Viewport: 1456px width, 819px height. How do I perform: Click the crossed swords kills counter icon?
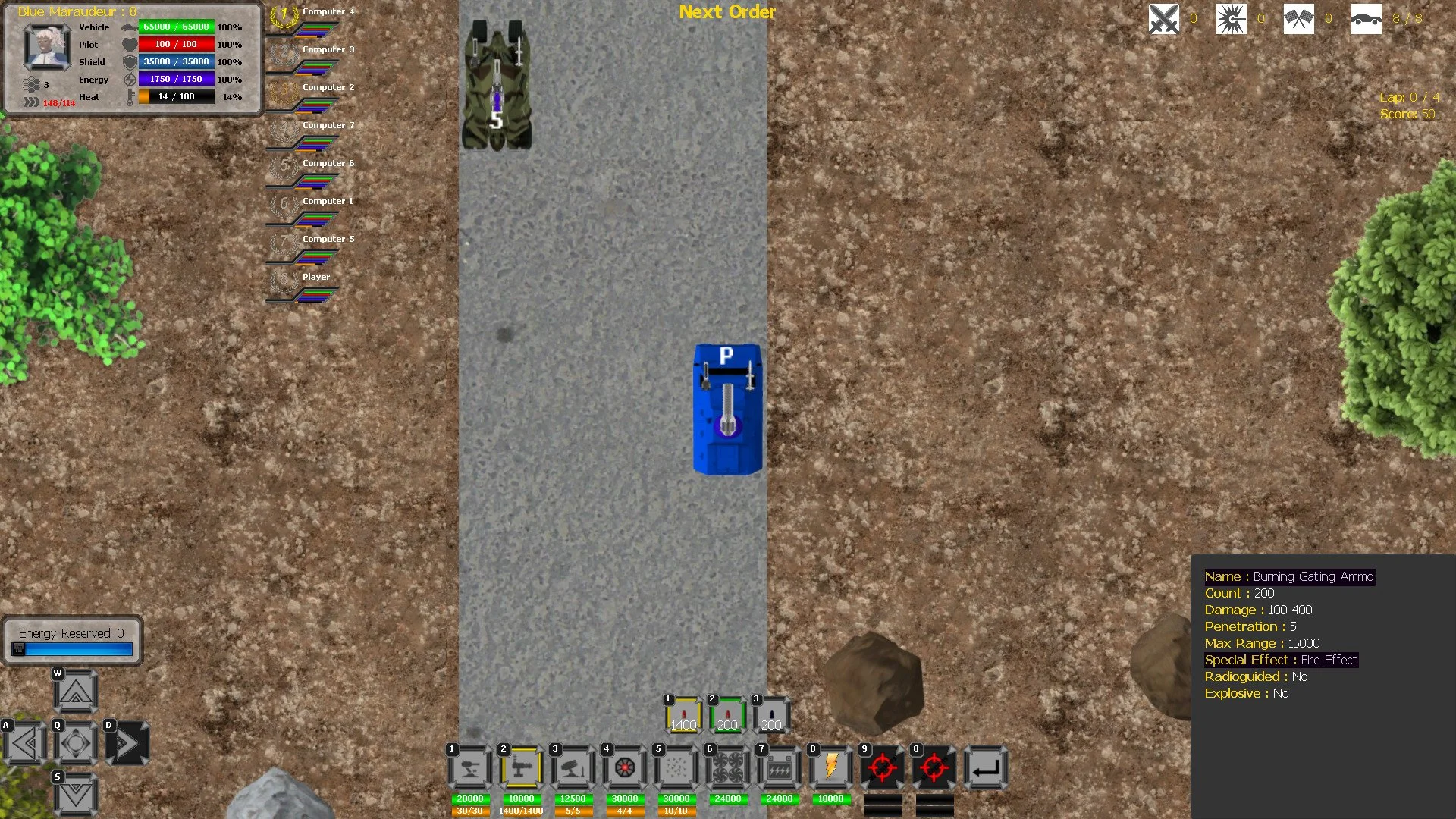tap(1162, 18)
